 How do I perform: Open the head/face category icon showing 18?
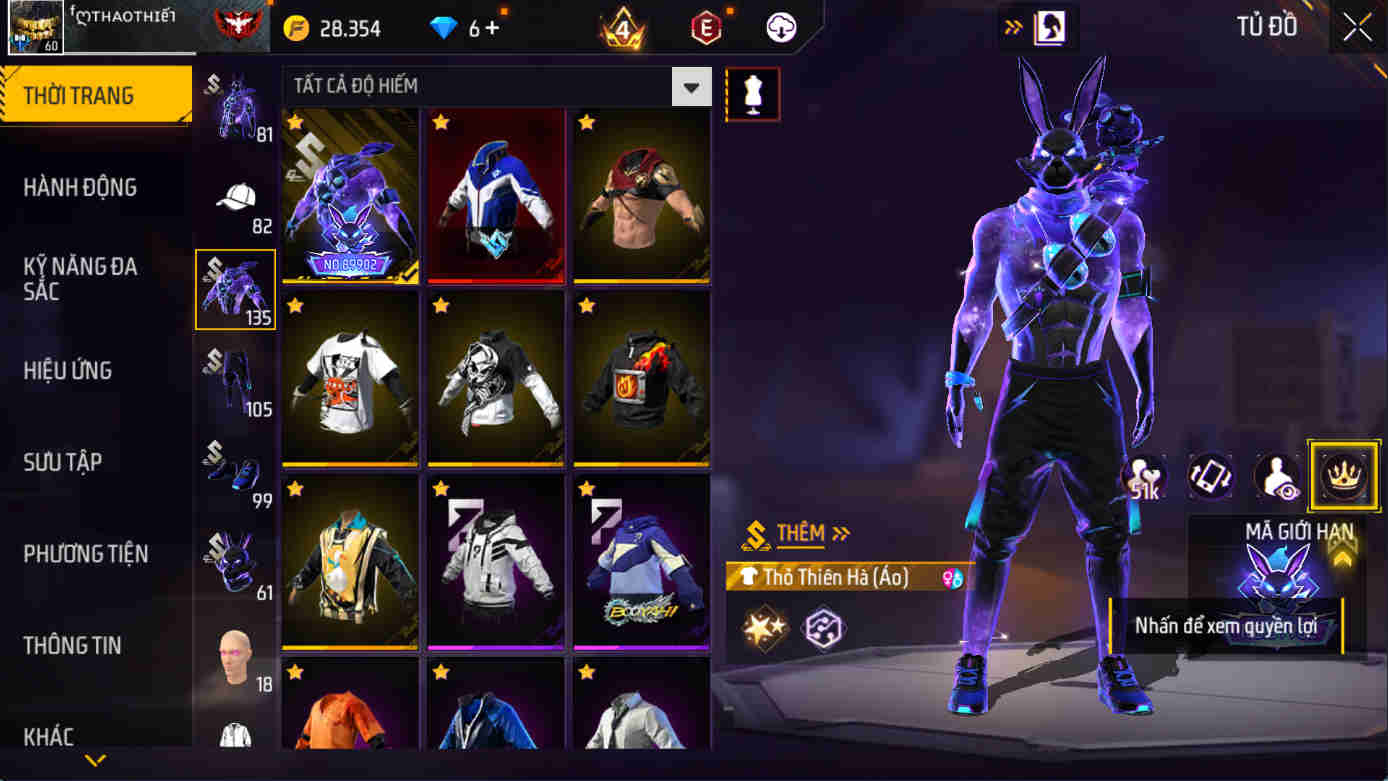[x=234, y=655]
